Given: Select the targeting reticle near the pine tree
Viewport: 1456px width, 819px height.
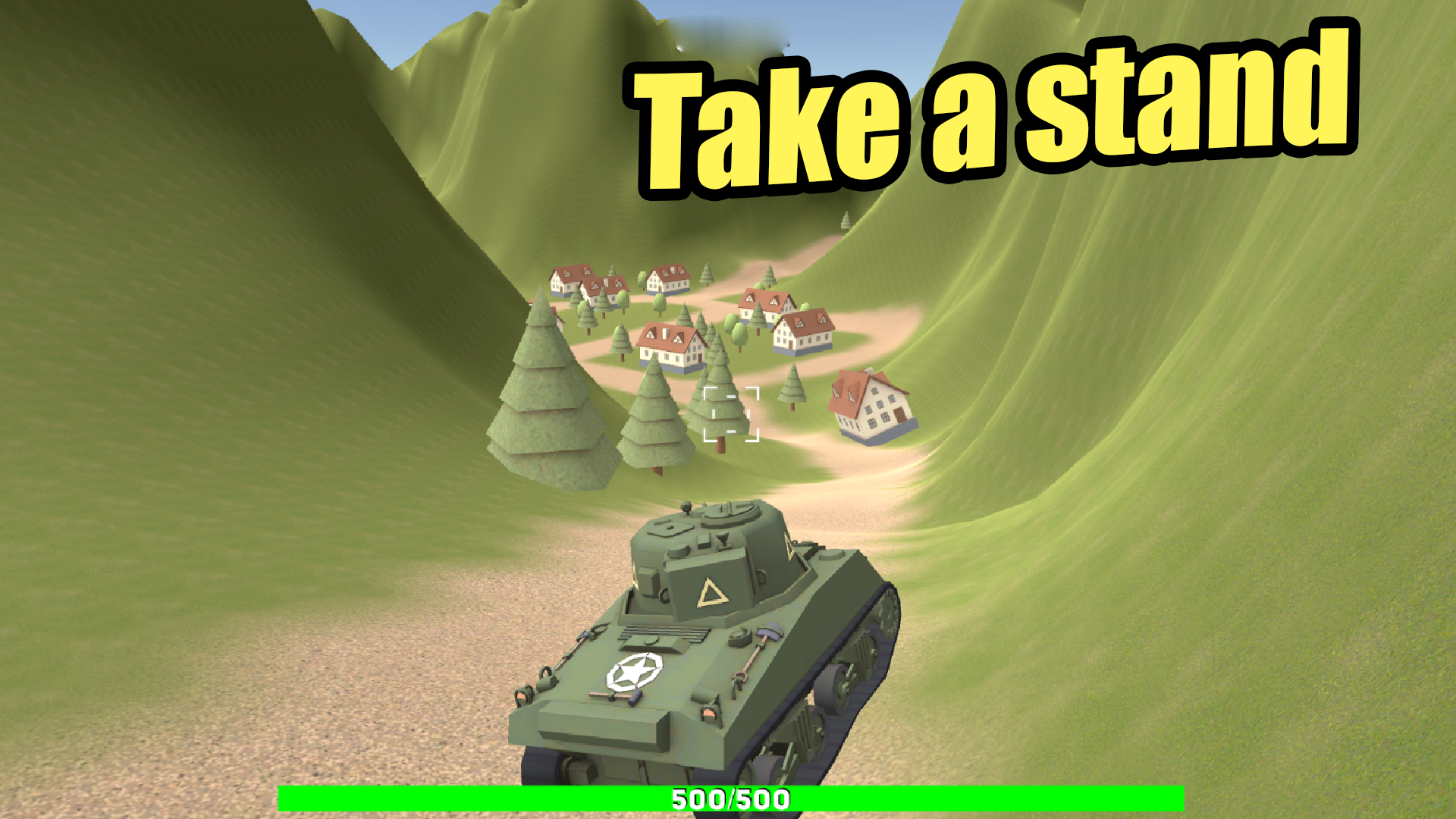Looking at the screenshot, I should (730, 413).
